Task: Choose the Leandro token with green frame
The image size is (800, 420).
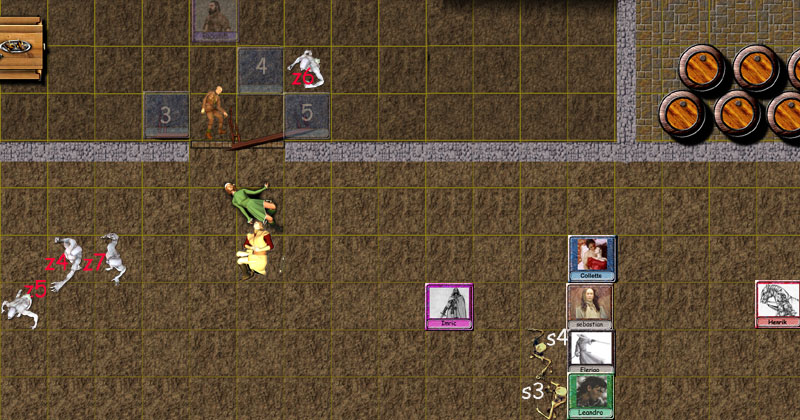Action: [x=590, y=395]
